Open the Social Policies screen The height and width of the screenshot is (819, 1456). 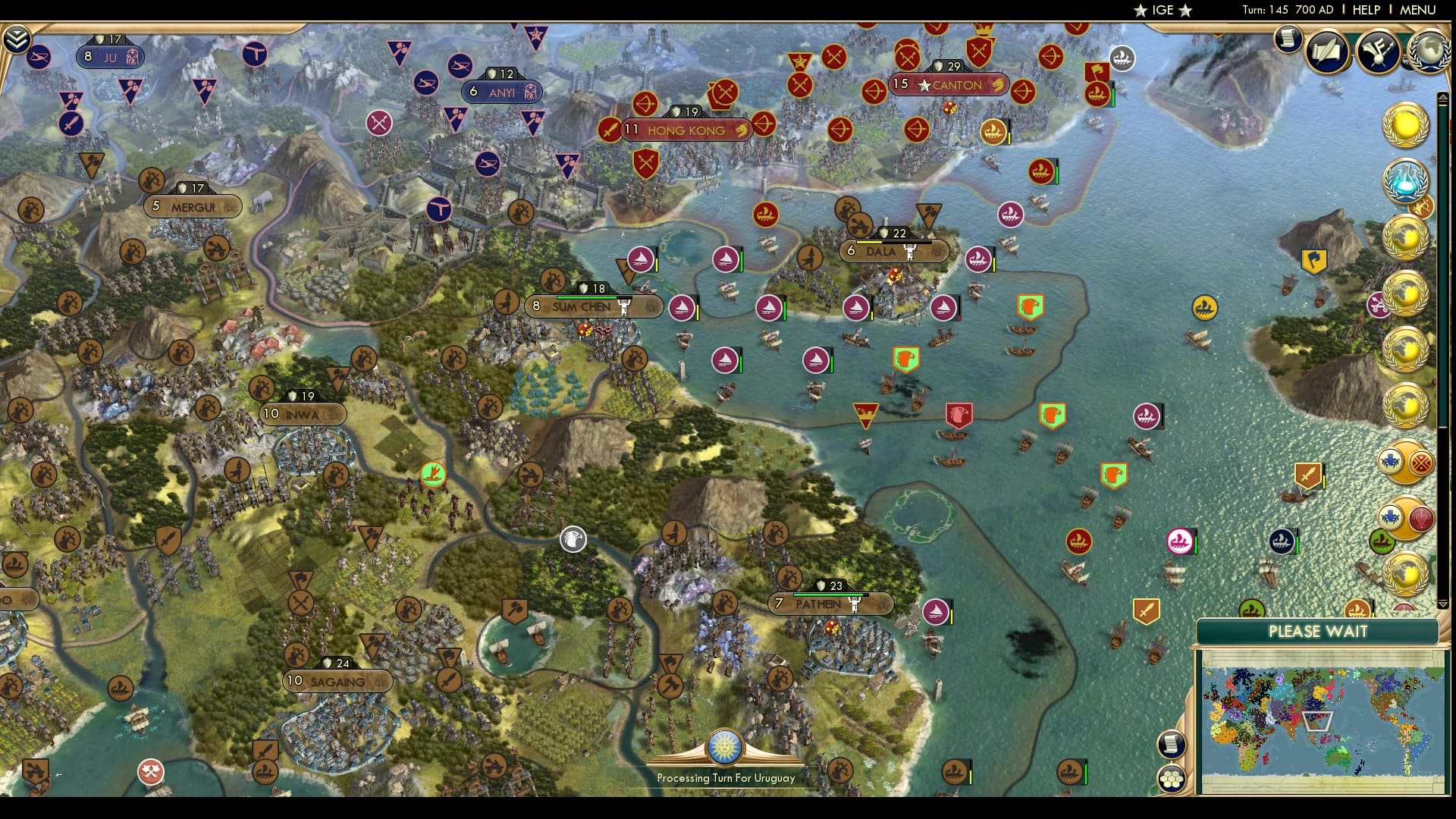tap(1326, 51)
